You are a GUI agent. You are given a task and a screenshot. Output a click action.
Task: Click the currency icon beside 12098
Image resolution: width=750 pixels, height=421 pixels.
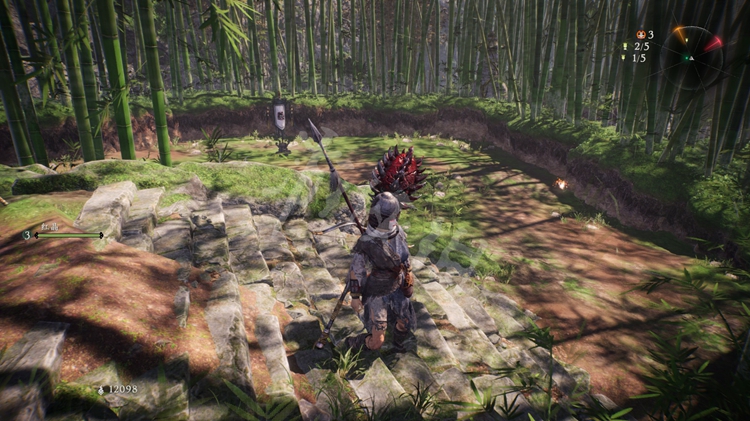(99, 390)
